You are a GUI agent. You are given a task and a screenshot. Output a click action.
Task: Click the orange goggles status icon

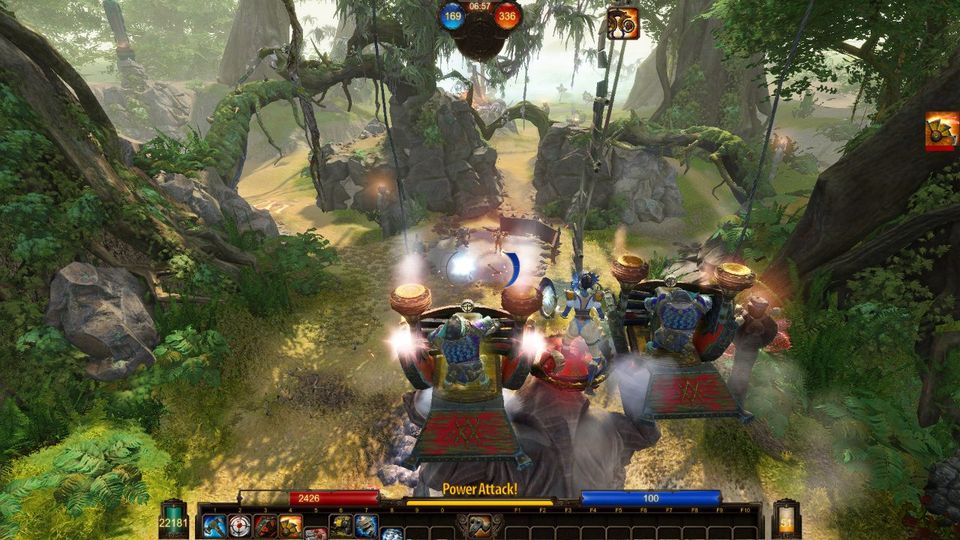tap(622, 23)
